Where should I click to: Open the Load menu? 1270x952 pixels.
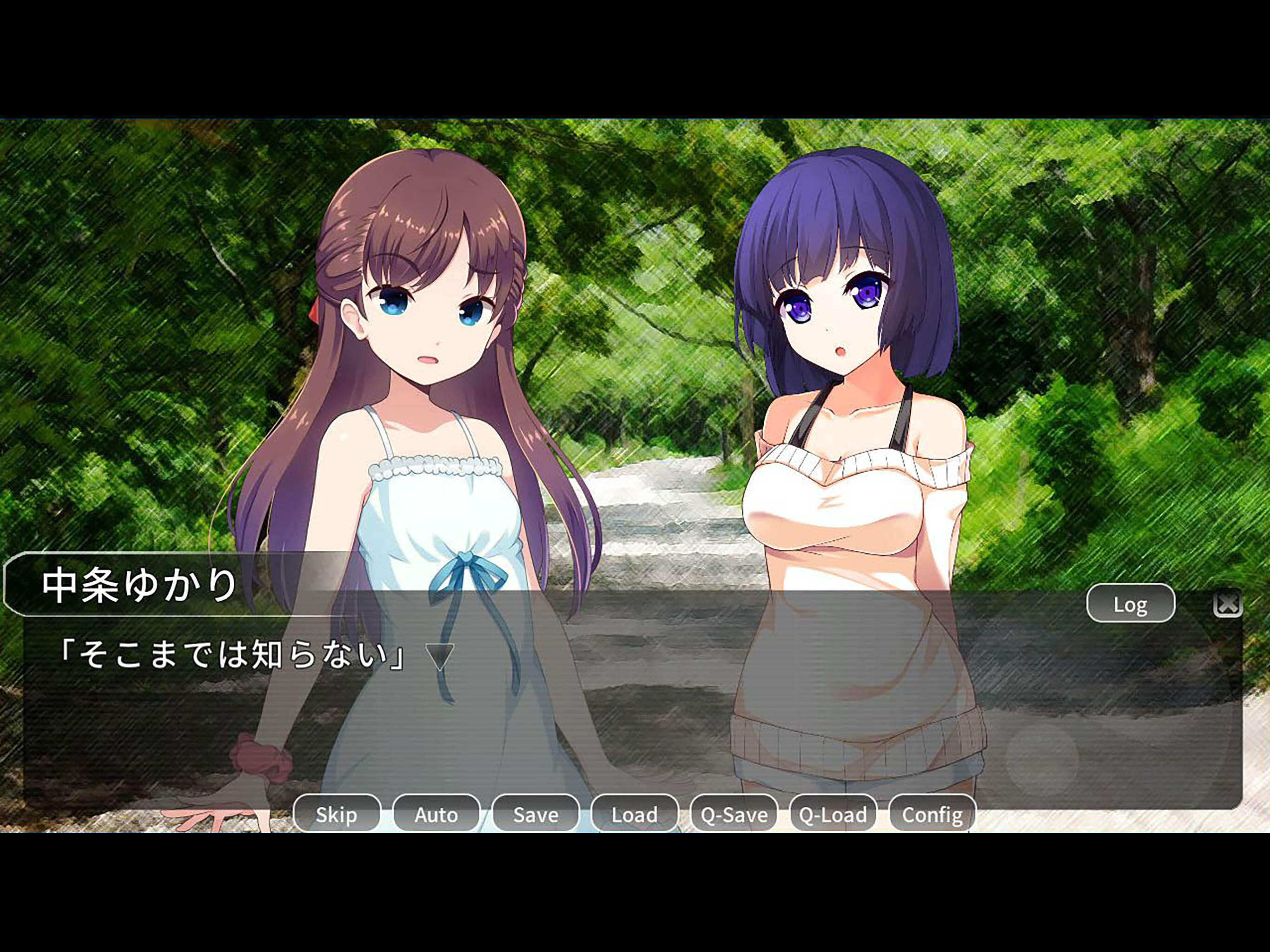pyautogui.click(x=635, y=814)
